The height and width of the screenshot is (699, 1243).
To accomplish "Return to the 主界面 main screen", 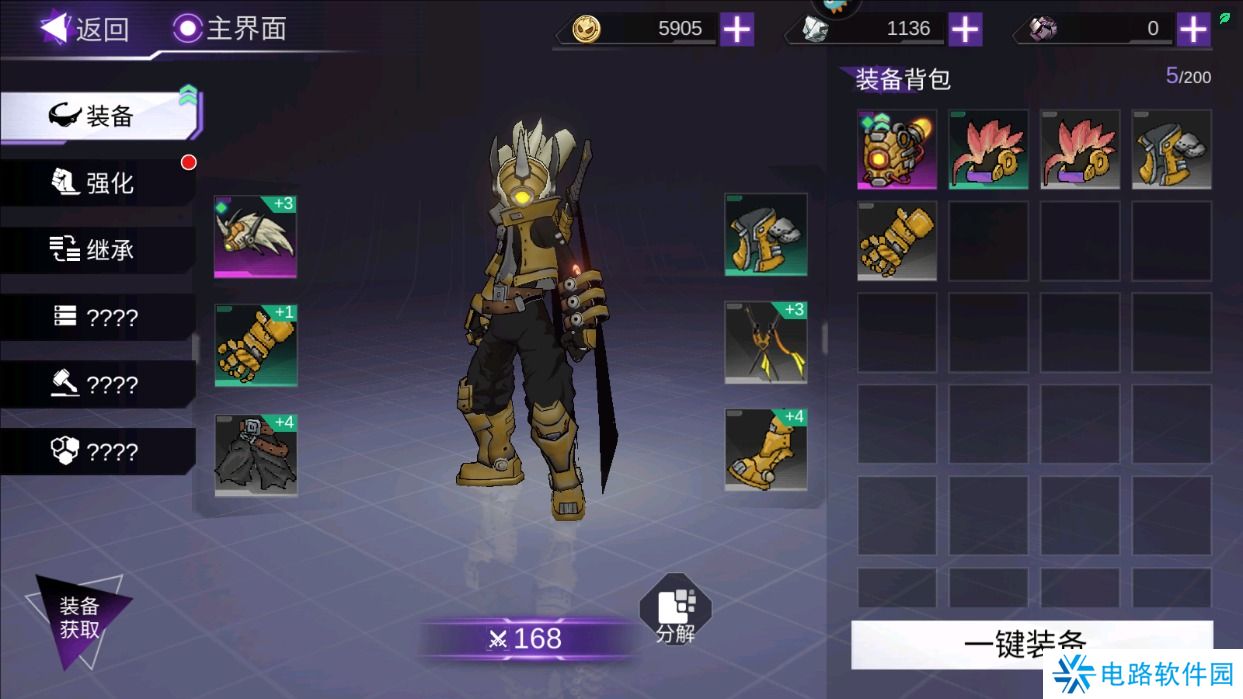I will point(230,28).
